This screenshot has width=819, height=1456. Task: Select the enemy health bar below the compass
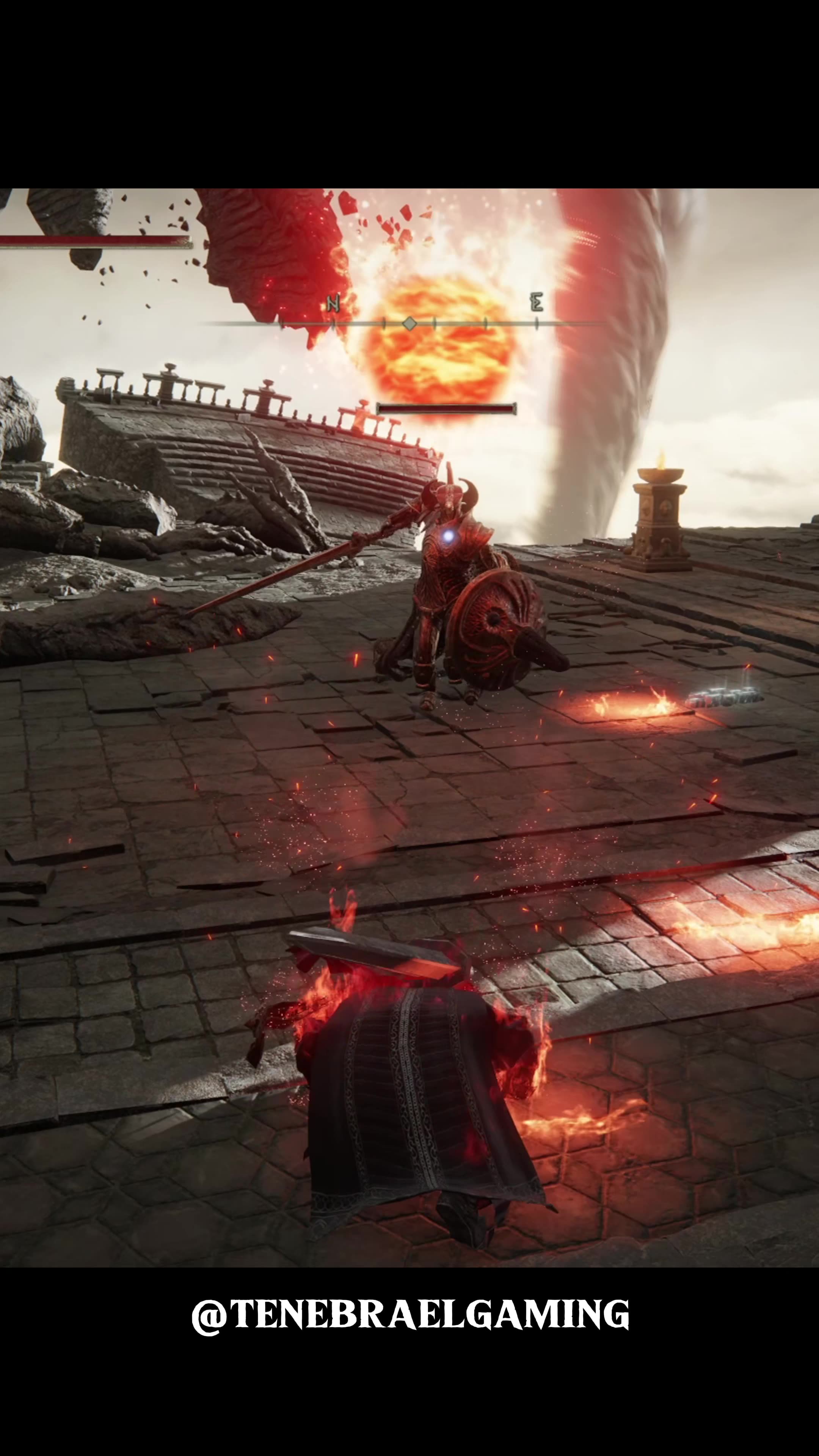[x=447, y=409]
